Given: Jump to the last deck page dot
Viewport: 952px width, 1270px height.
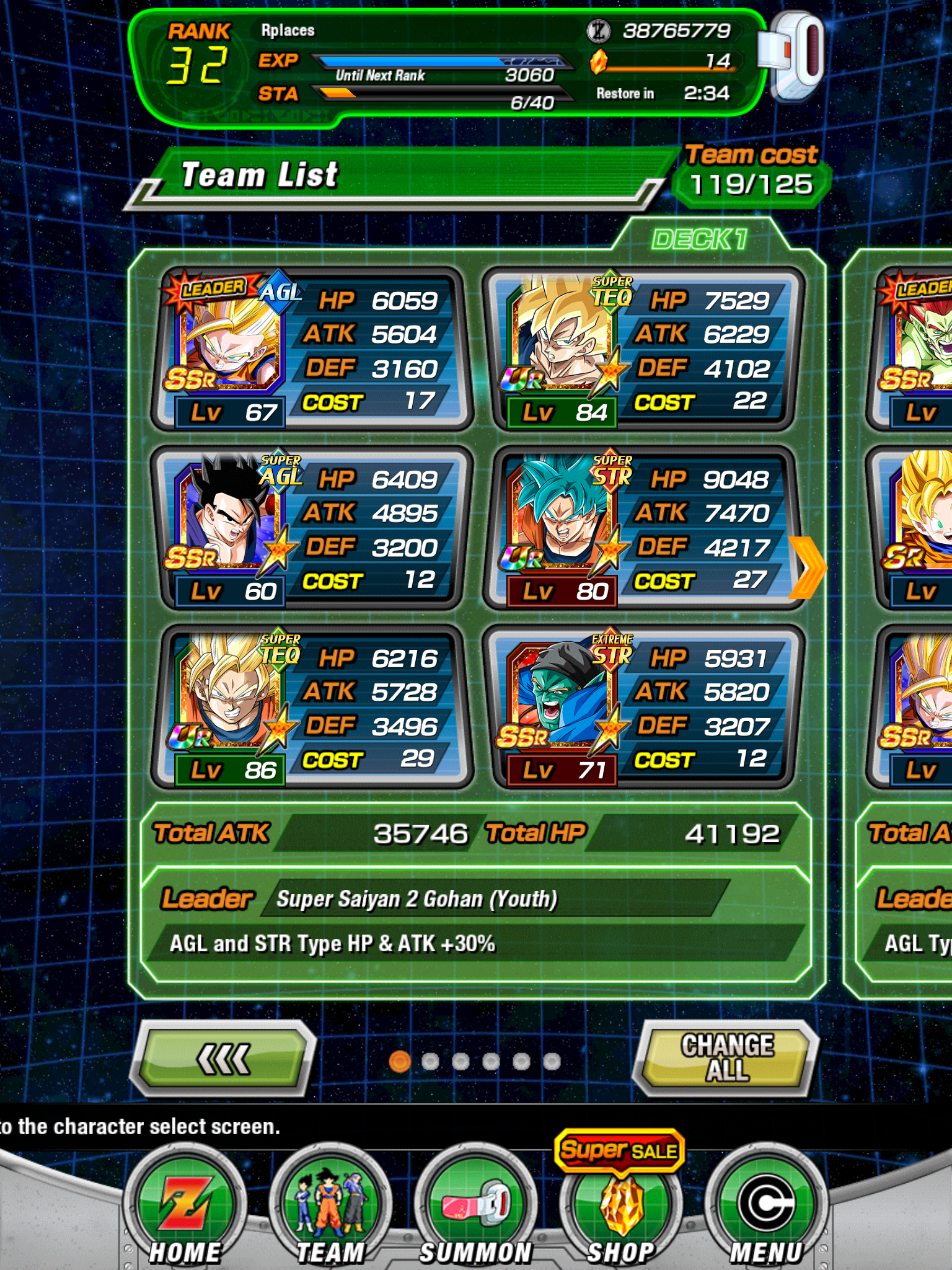Looking at the screenshot, I should coord(552,1062).
